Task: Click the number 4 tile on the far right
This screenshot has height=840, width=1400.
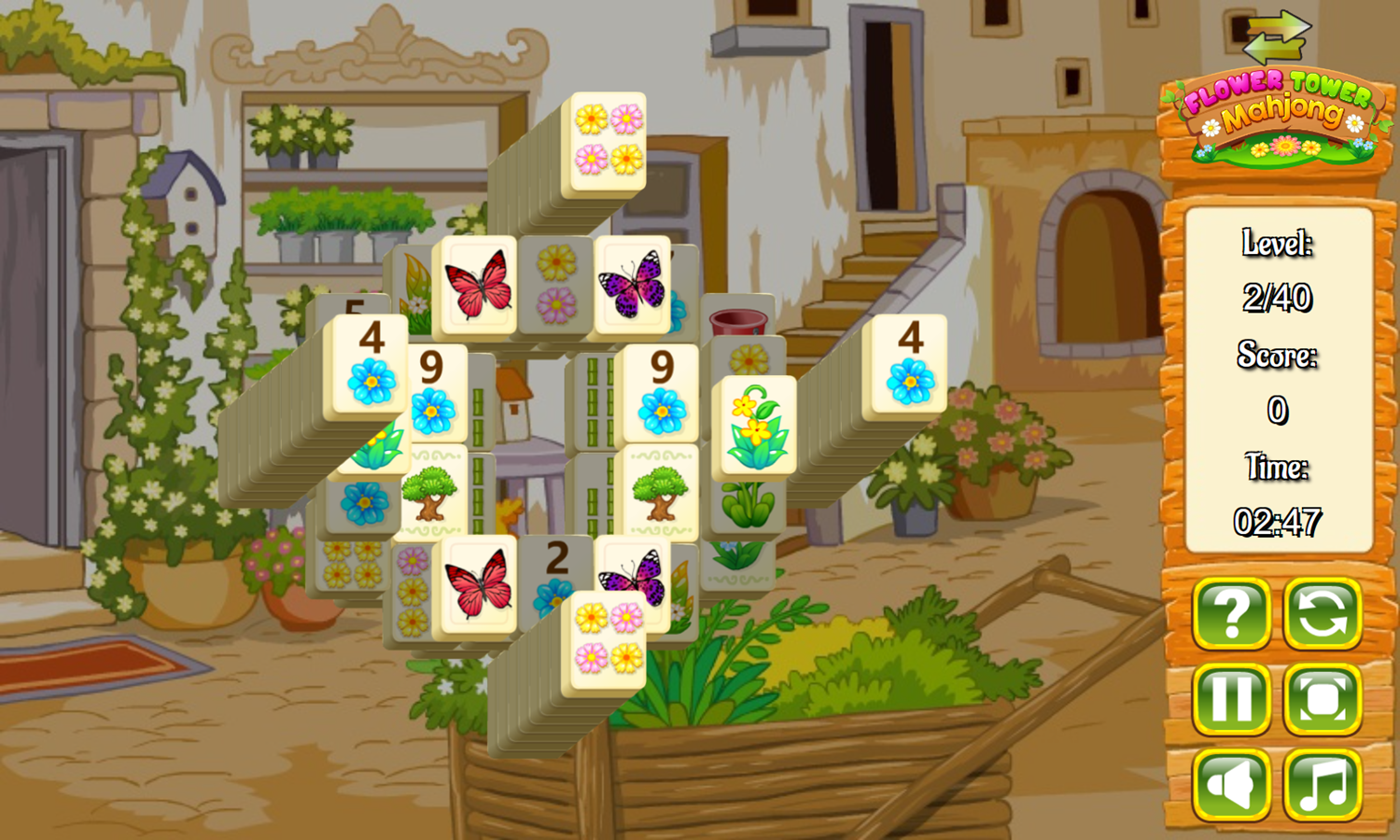Action: [x=909, y=364]
